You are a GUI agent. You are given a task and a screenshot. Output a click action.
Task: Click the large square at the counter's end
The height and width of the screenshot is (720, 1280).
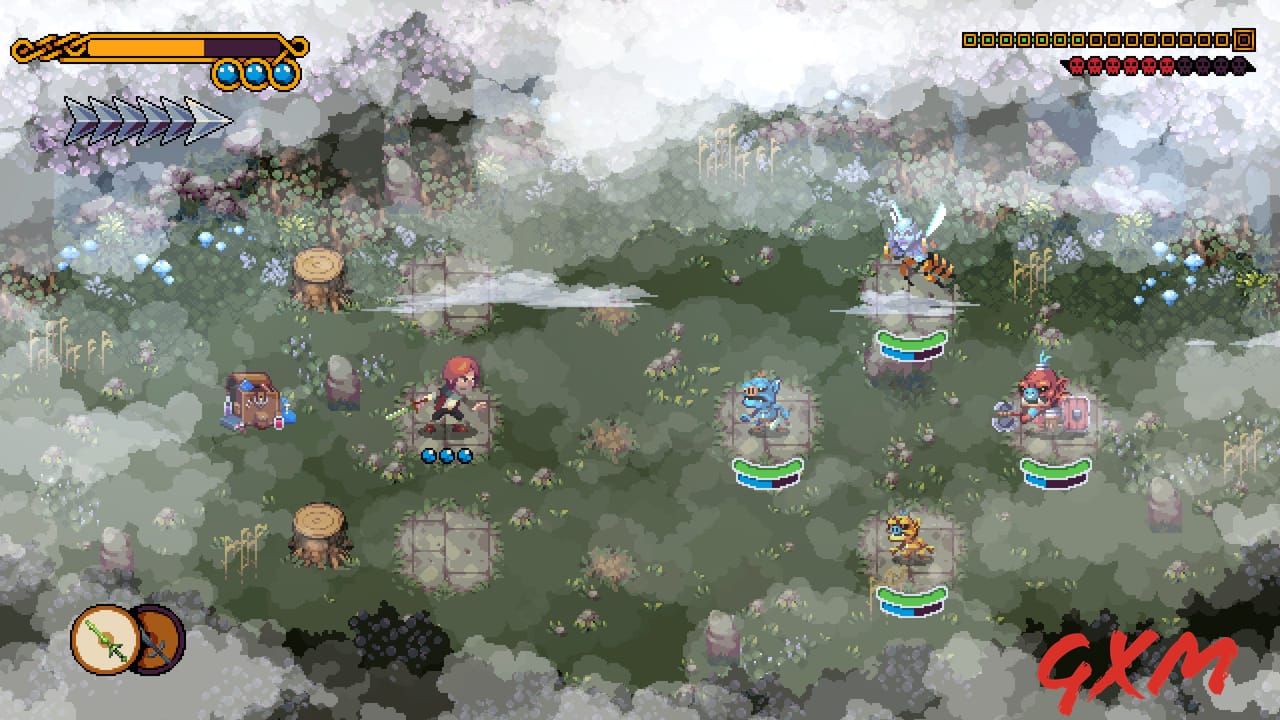click(x=1244, y=41)
